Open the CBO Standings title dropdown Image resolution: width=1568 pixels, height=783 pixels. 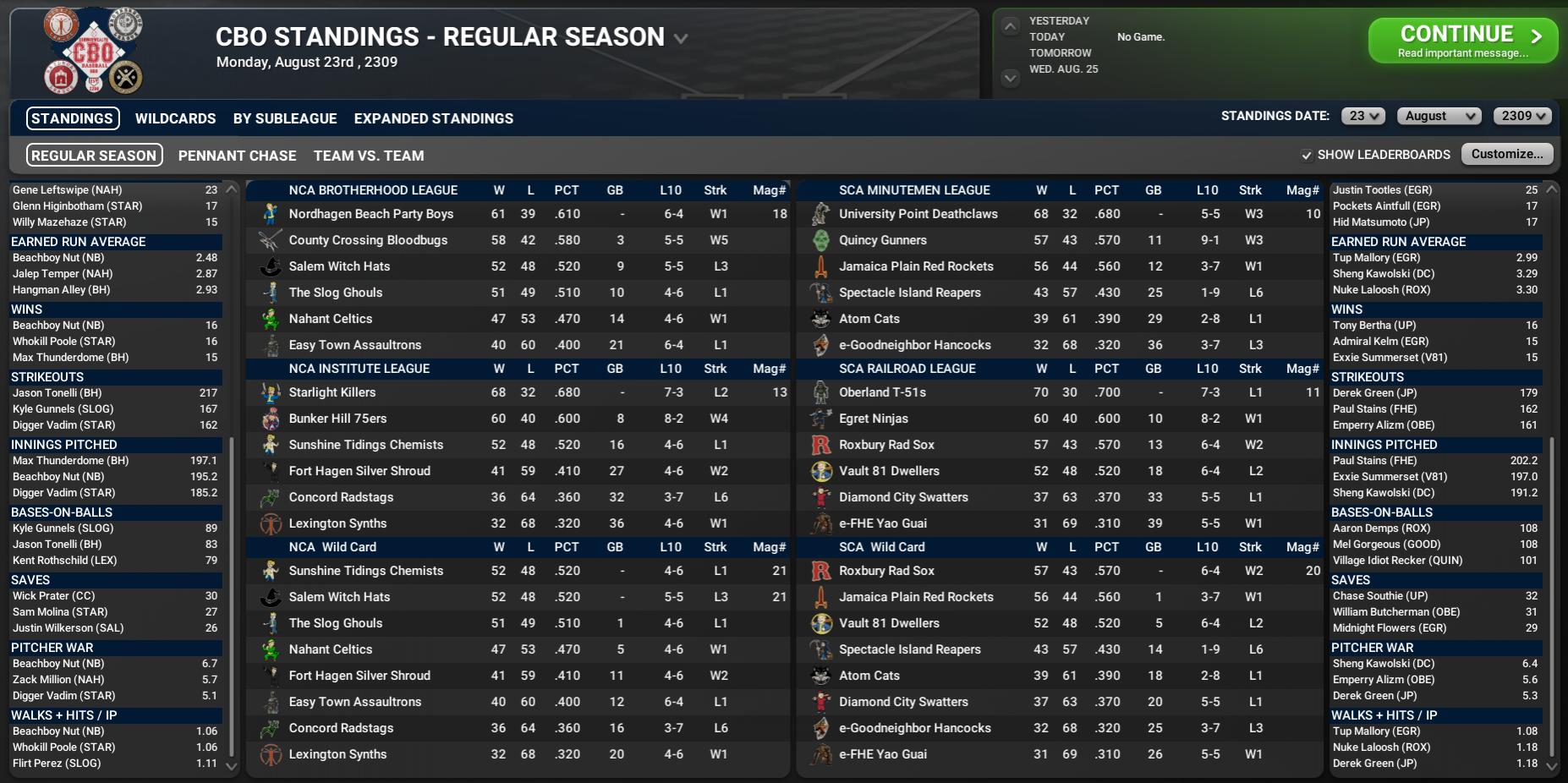click(681, 39)
